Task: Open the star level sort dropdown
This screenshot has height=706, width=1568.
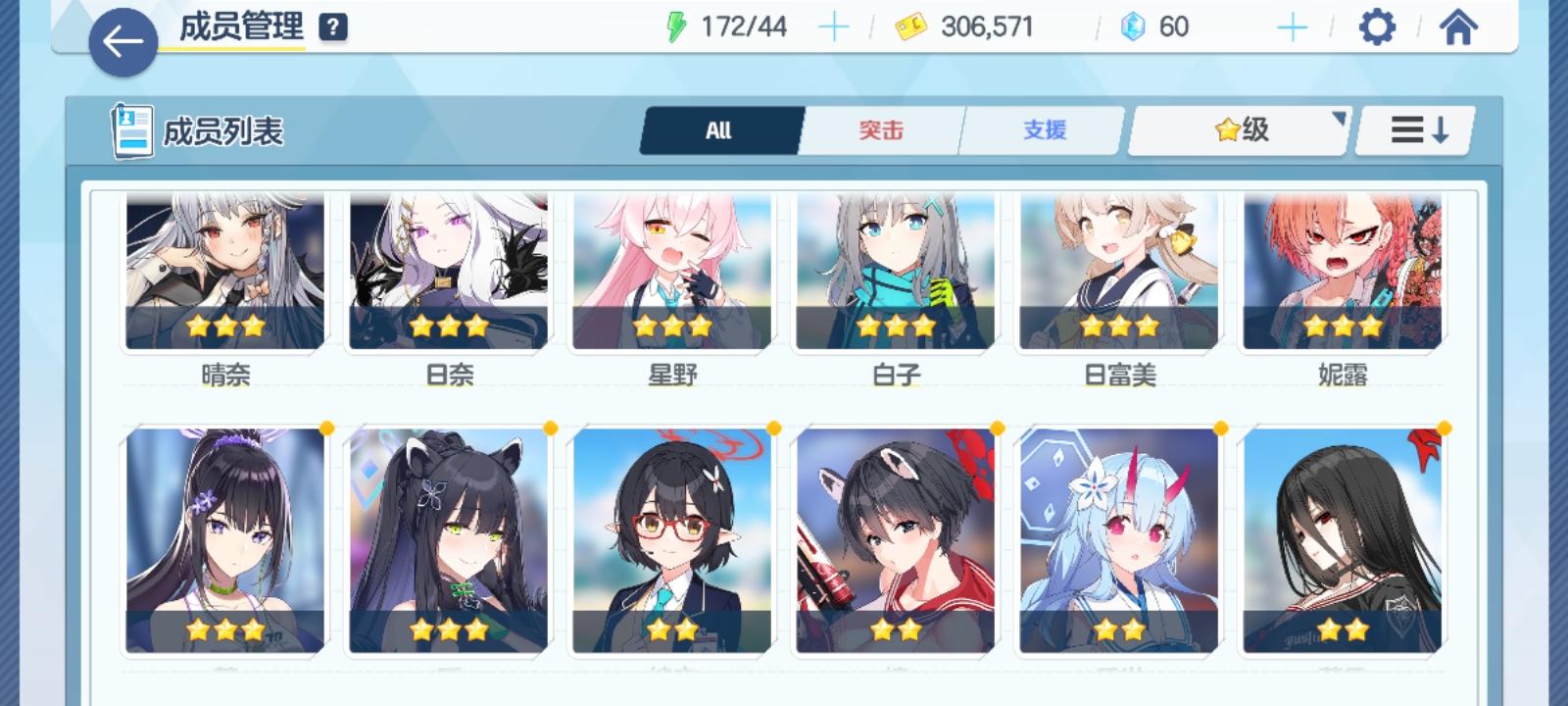Action: point(1237,129)
